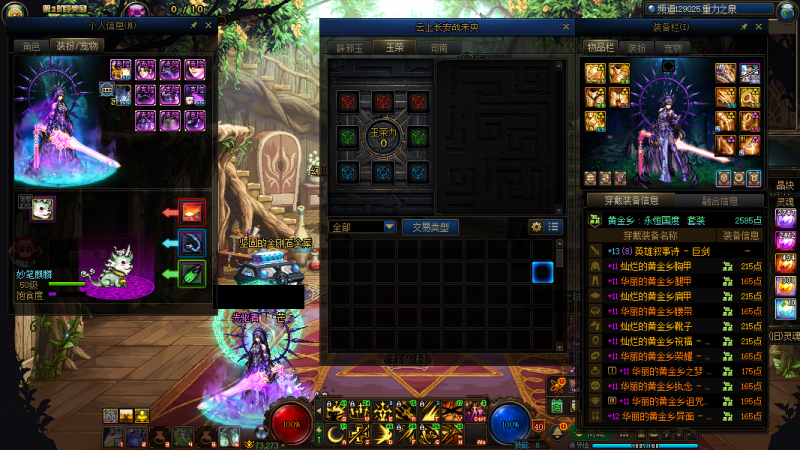Open the 融合信息 tab
800x450 pixels.
click(x=722, y=200)
